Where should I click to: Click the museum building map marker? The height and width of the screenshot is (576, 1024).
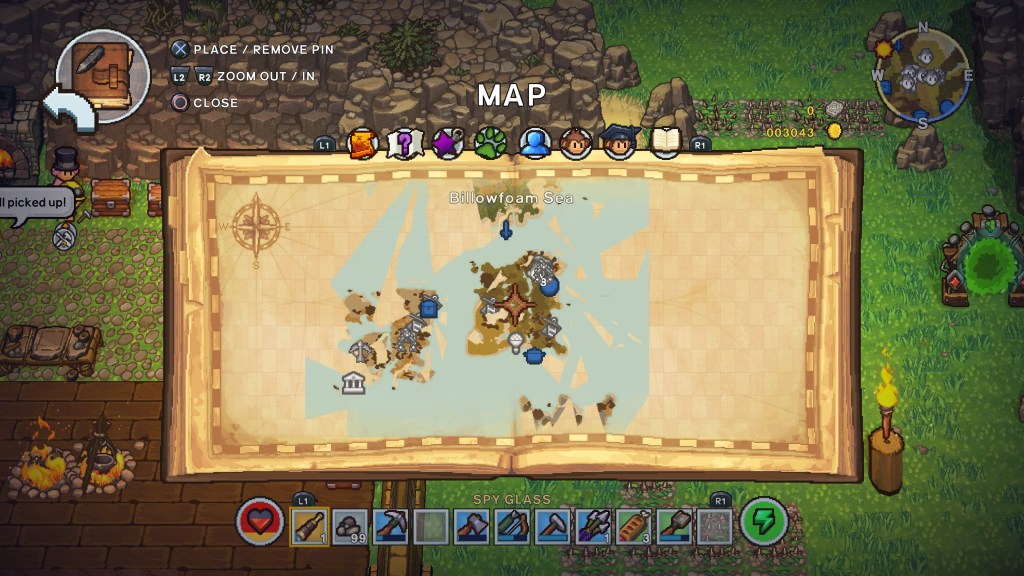pos(352,382)
